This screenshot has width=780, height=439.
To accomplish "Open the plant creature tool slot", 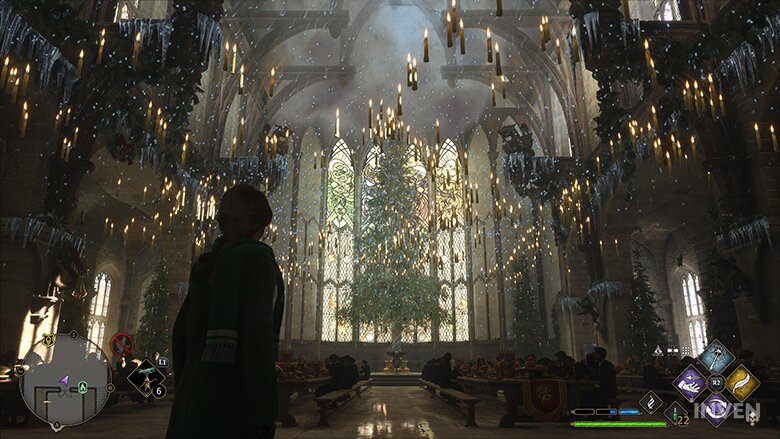I will coord(146,378).
